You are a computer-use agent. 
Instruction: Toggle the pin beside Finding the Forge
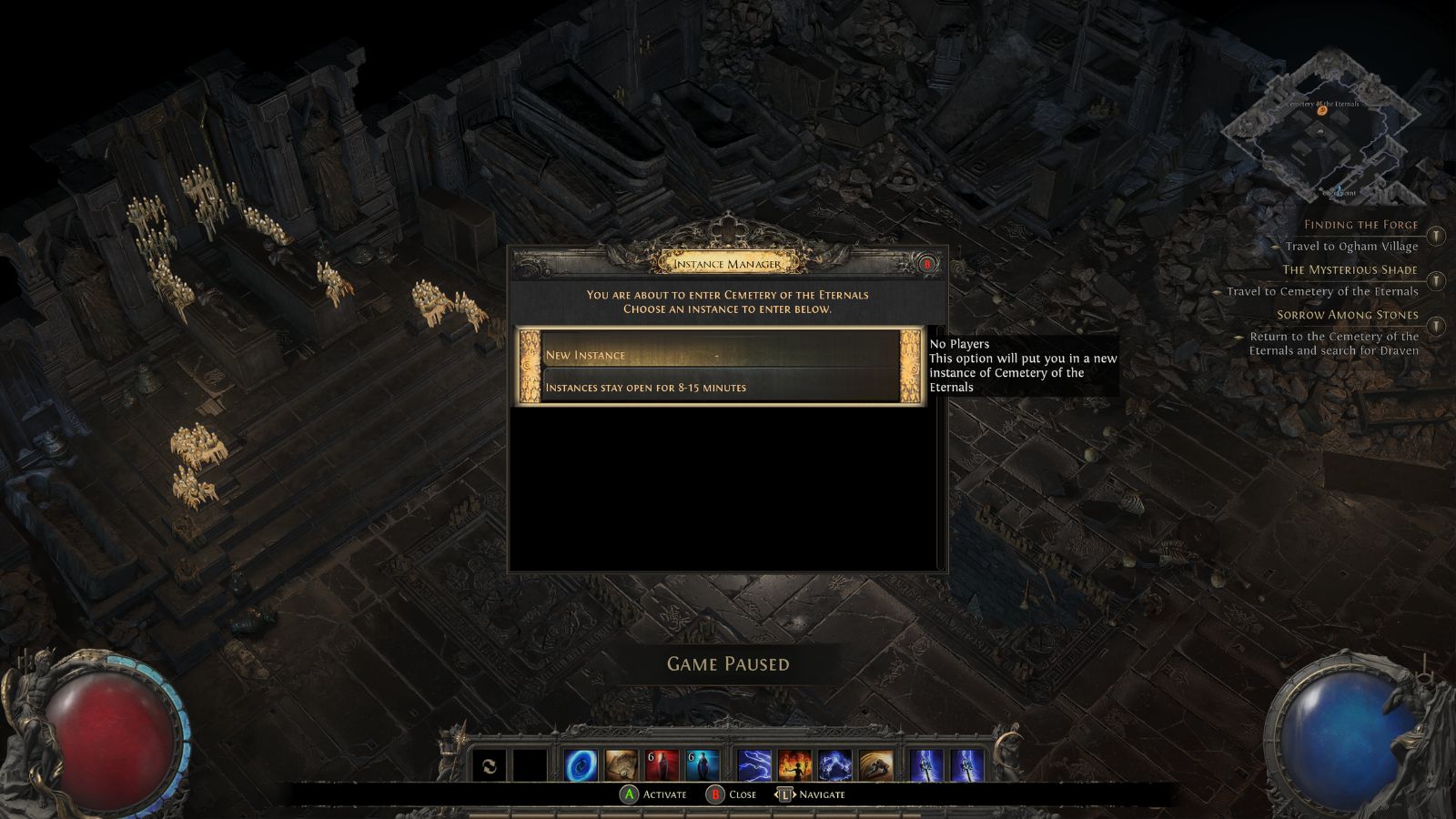tap(1436, 236)
